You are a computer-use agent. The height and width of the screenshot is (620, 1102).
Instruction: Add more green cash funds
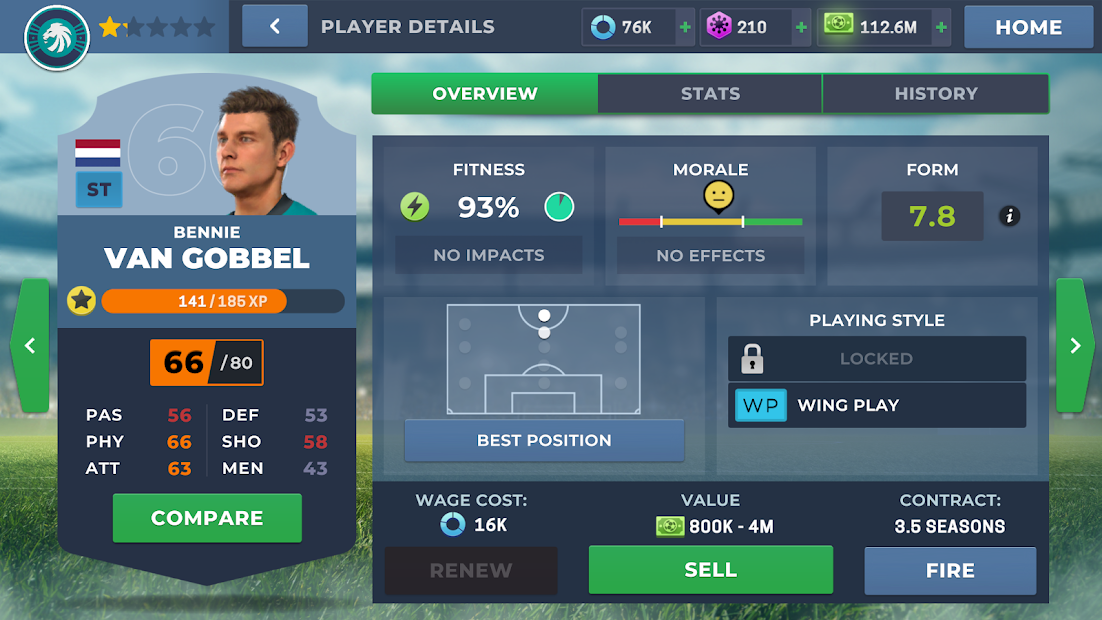point(941,28)
